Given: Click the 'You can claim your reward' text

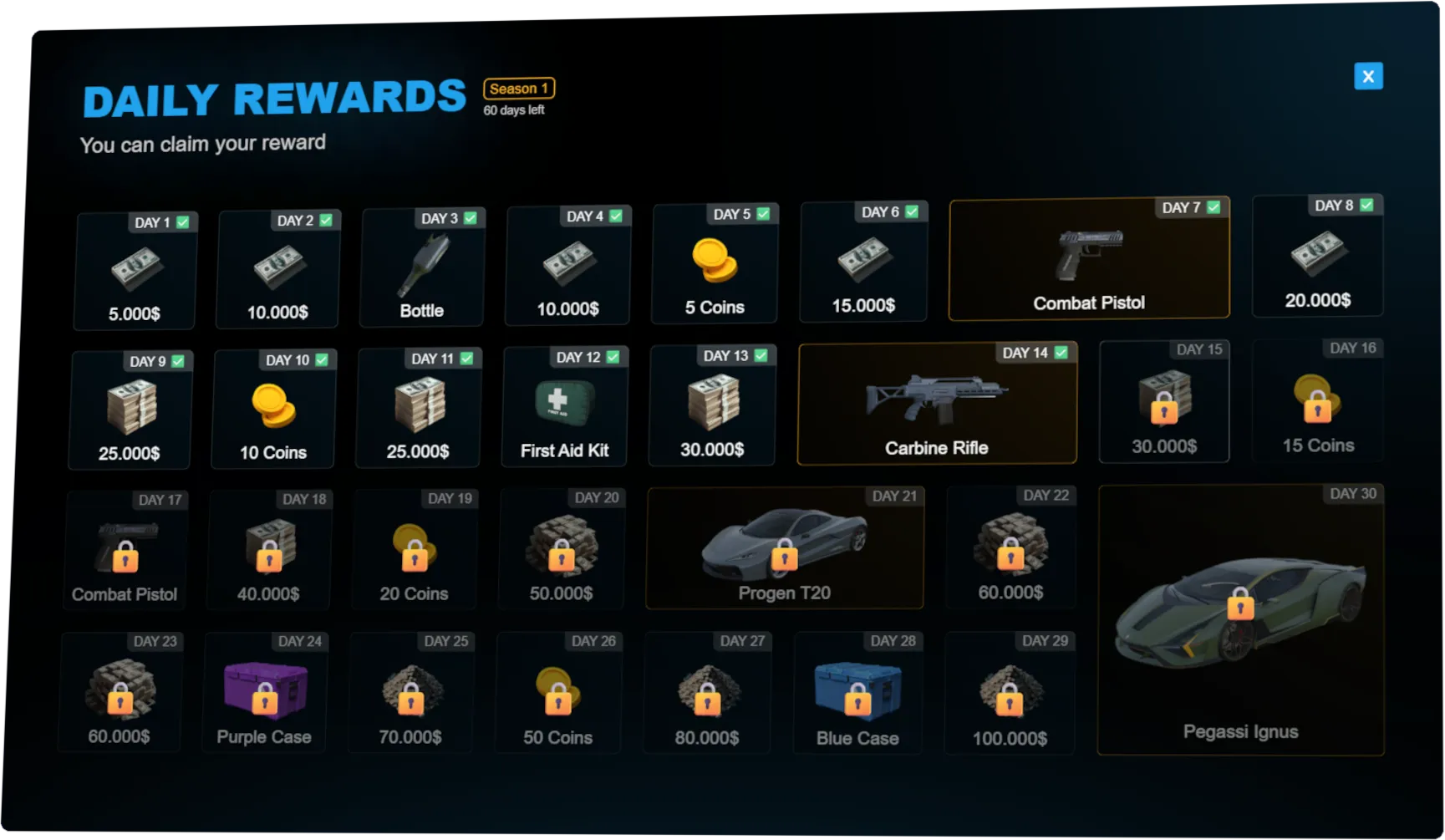Looking at the screenshot, I should (203, 143).
